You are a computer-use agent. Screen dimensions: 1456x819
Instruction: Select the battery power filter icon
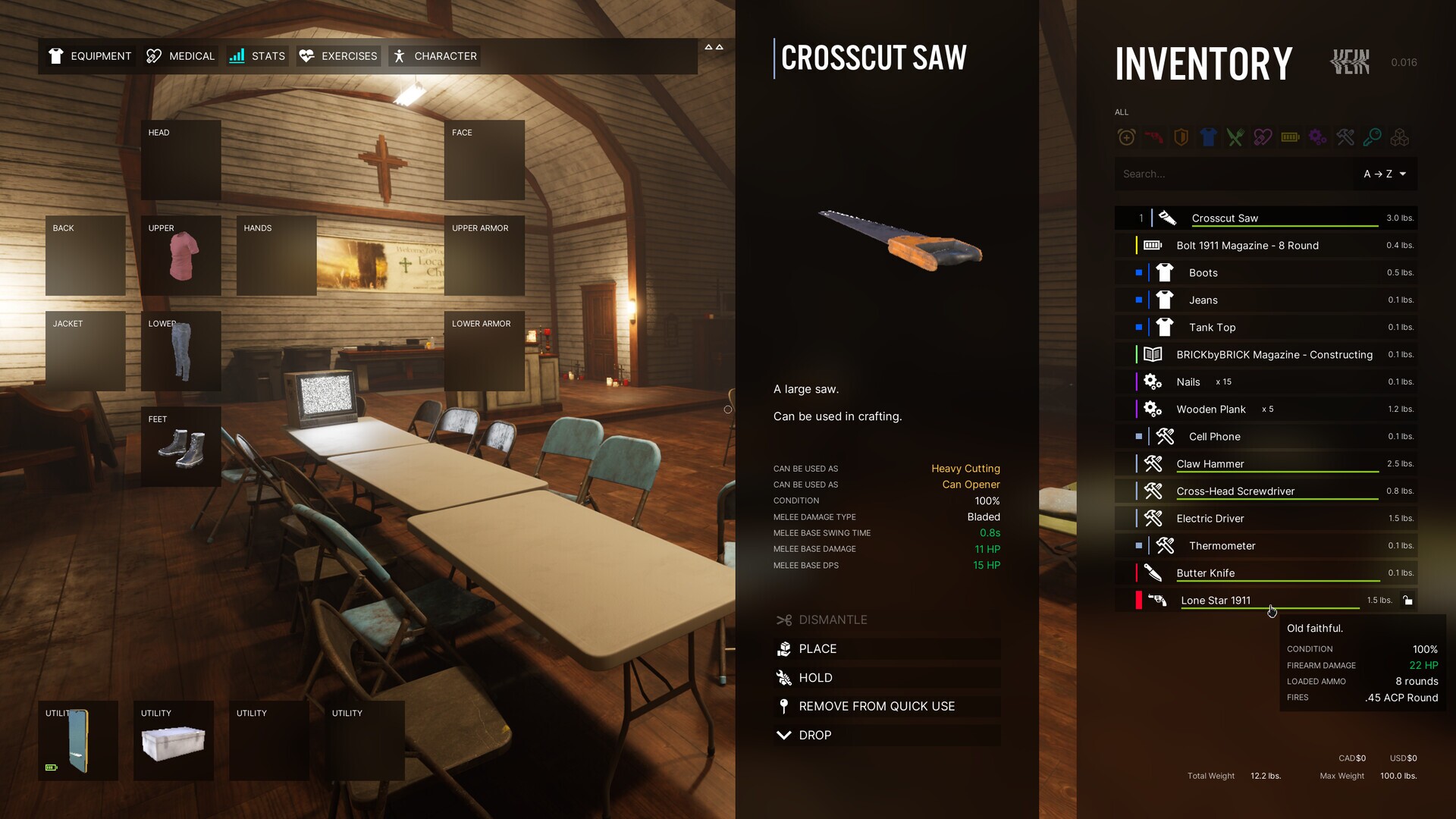(x=1290, y=137)
